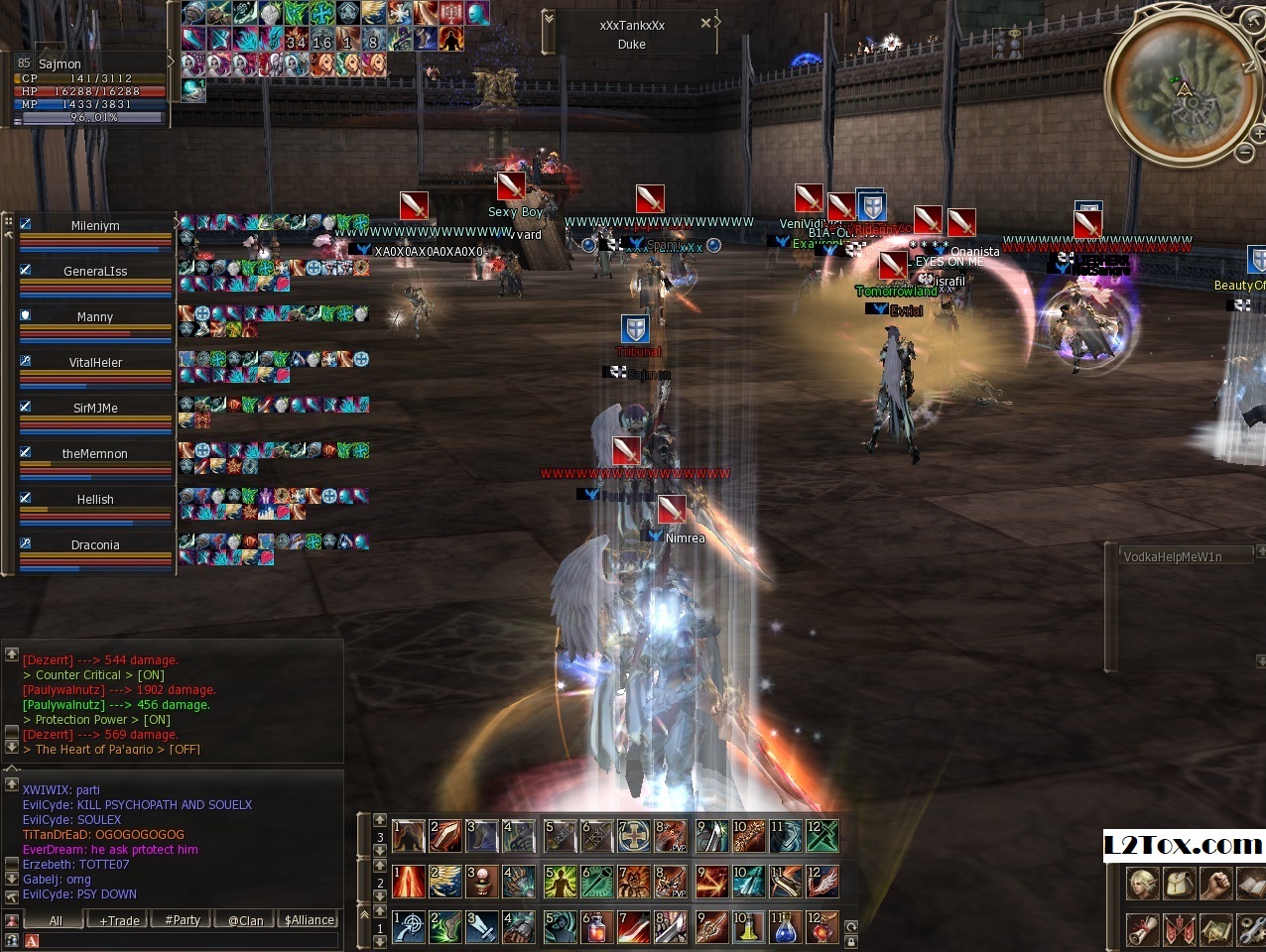1266x952 pixels.
Task: Target party member VitalHeler
Action: (95, 364)
